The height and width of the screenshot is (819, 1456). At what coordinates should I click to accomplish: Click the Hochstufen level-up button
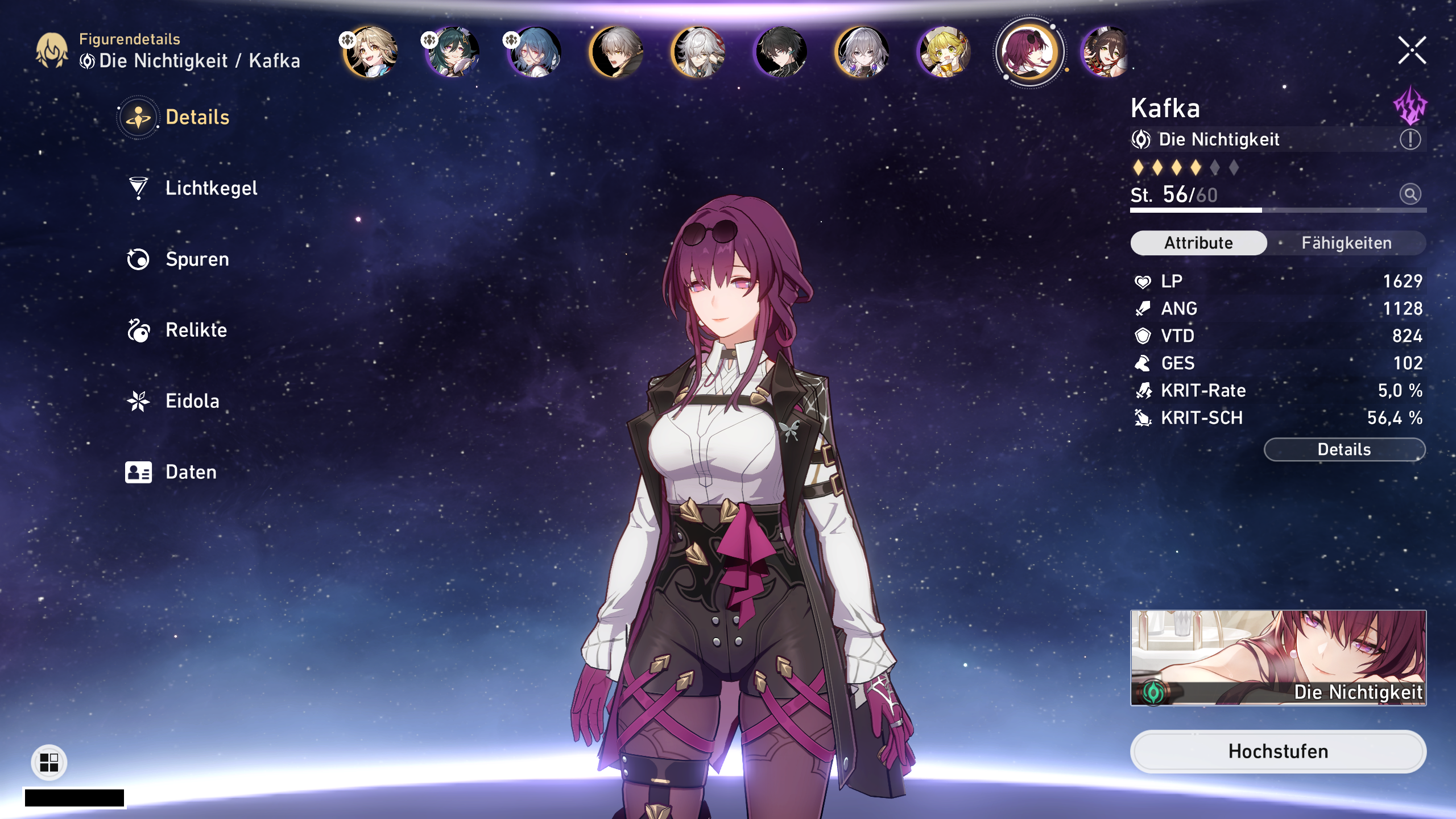(x=1277, y=751)
